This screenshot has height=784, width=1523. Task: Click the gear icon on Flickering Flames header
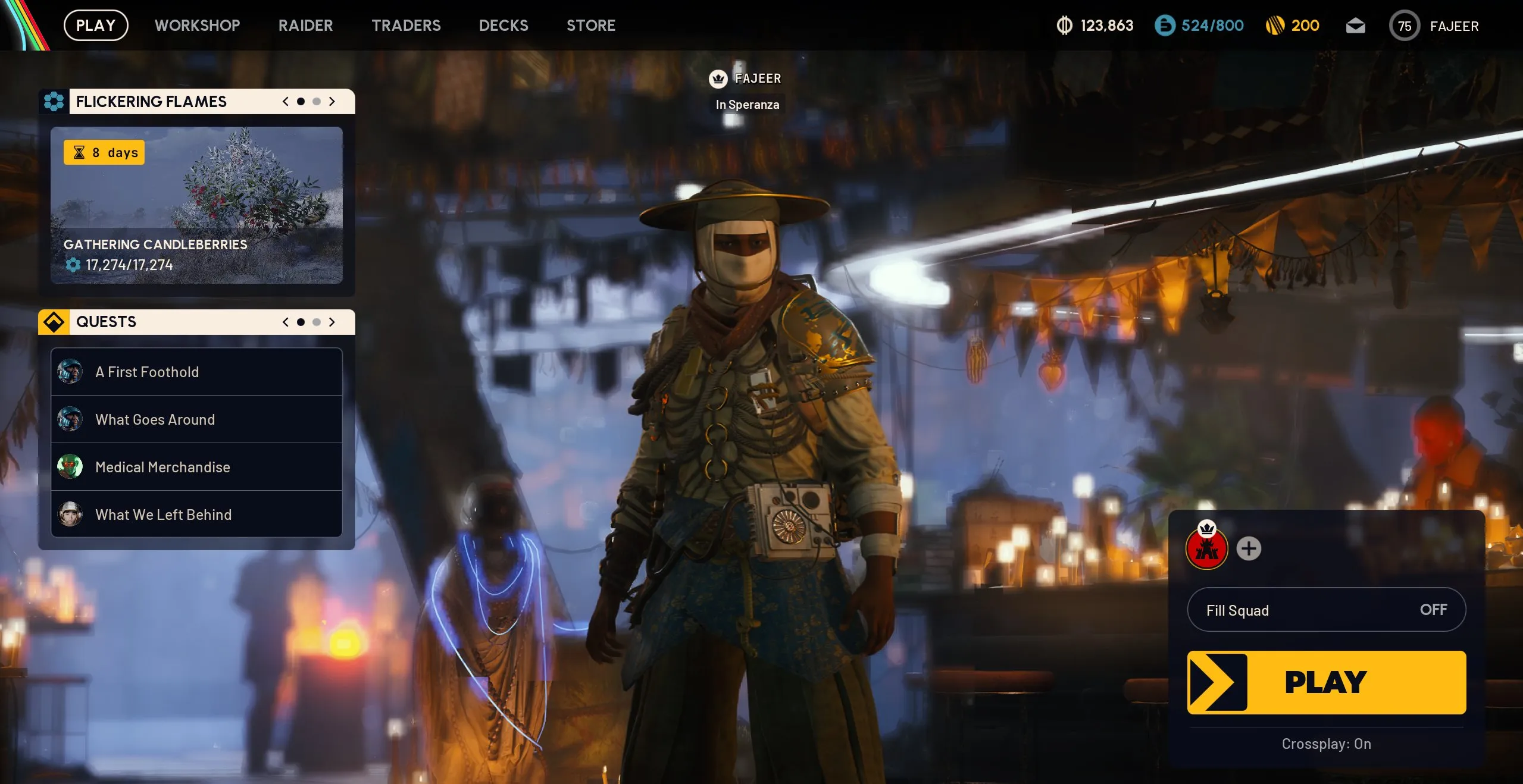pos(55,101)
